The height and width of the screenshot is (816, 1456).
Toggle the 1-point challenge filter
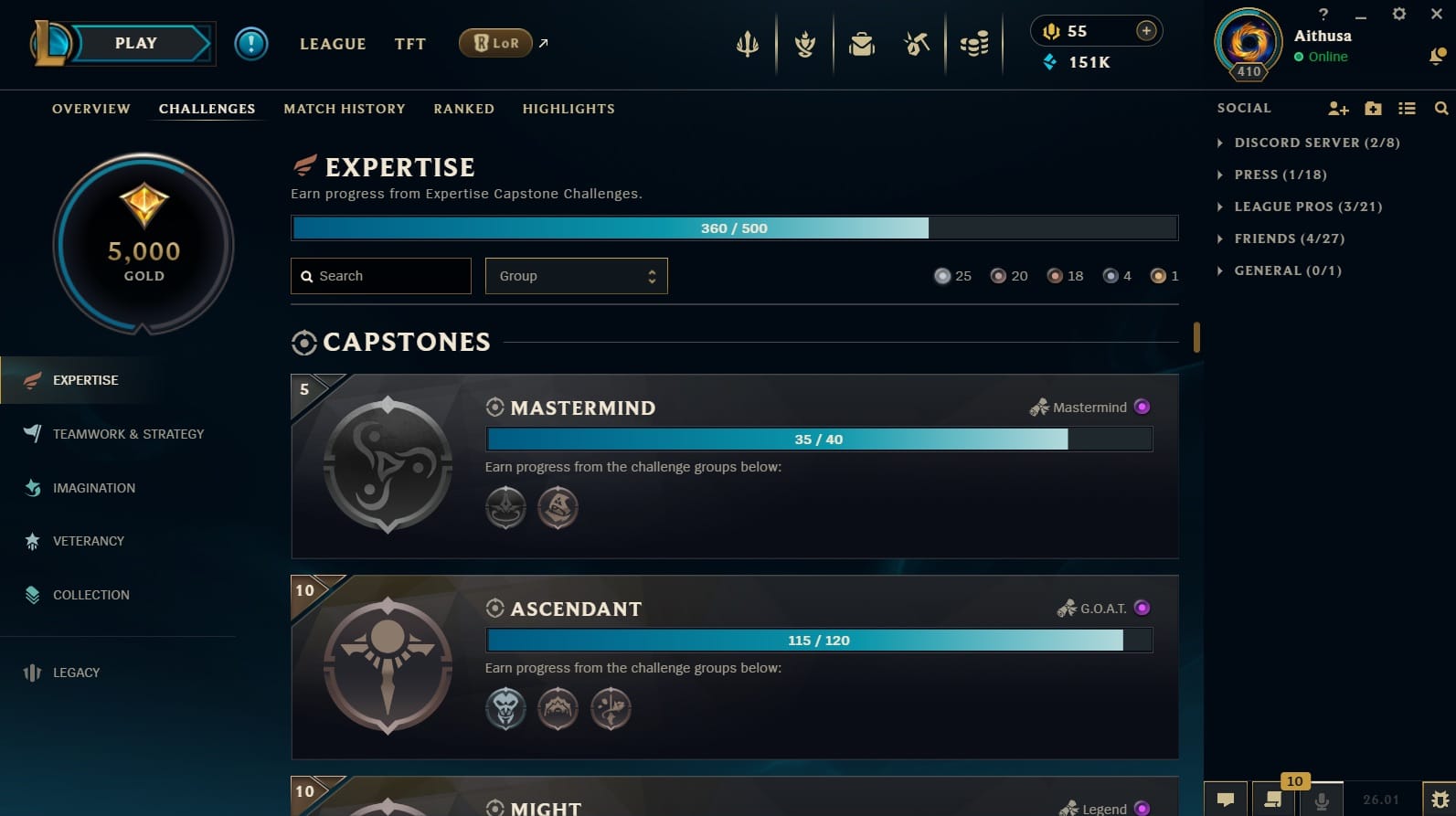pyautogui.click(x=1157, y=275)
